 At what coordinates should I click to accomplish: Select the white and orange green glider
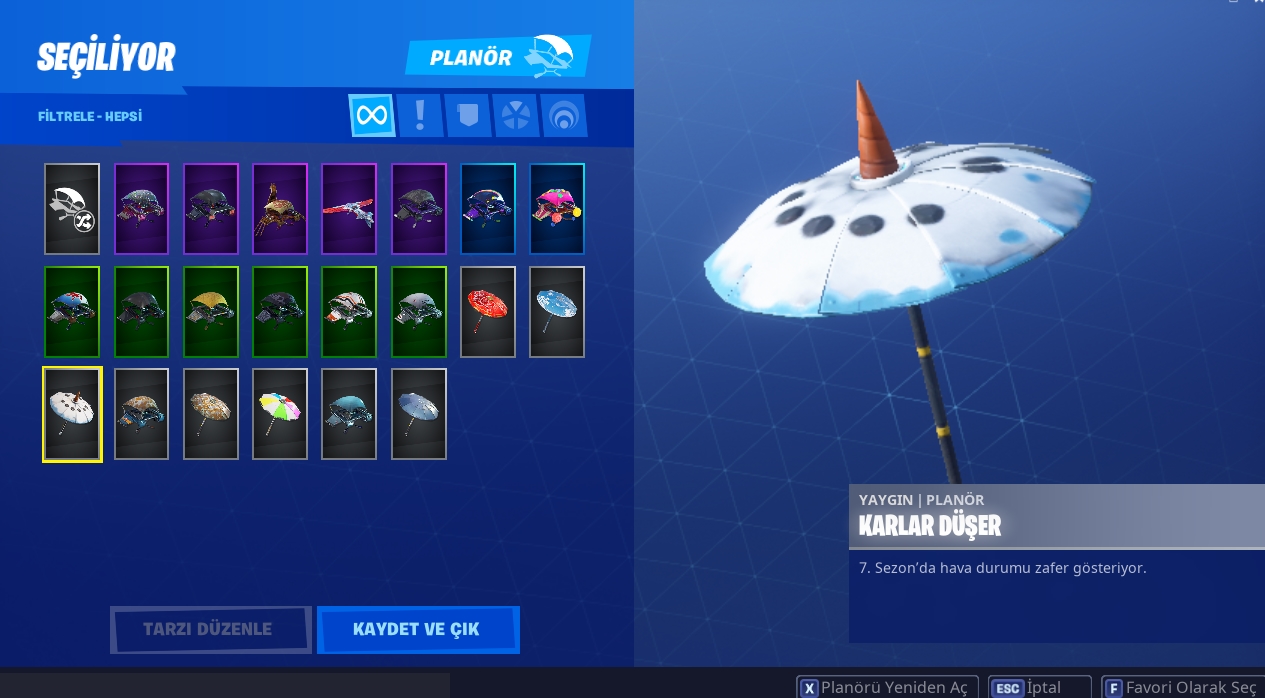click(349, 312)
